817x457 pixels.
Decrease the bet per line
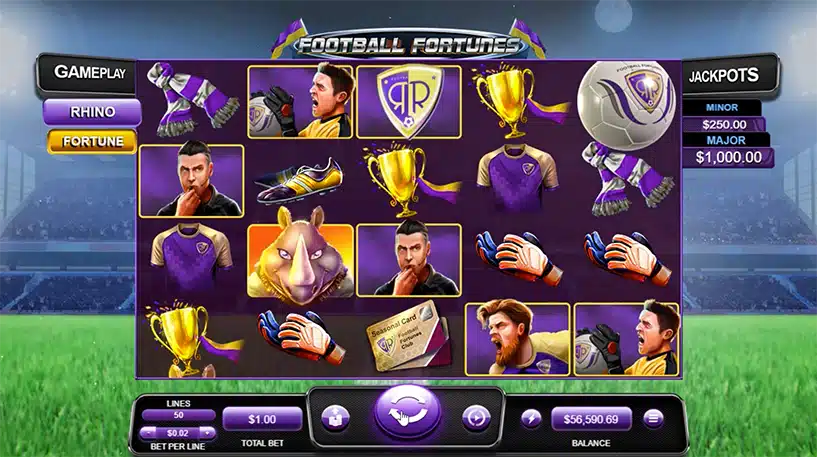click(x=146, y=431)
